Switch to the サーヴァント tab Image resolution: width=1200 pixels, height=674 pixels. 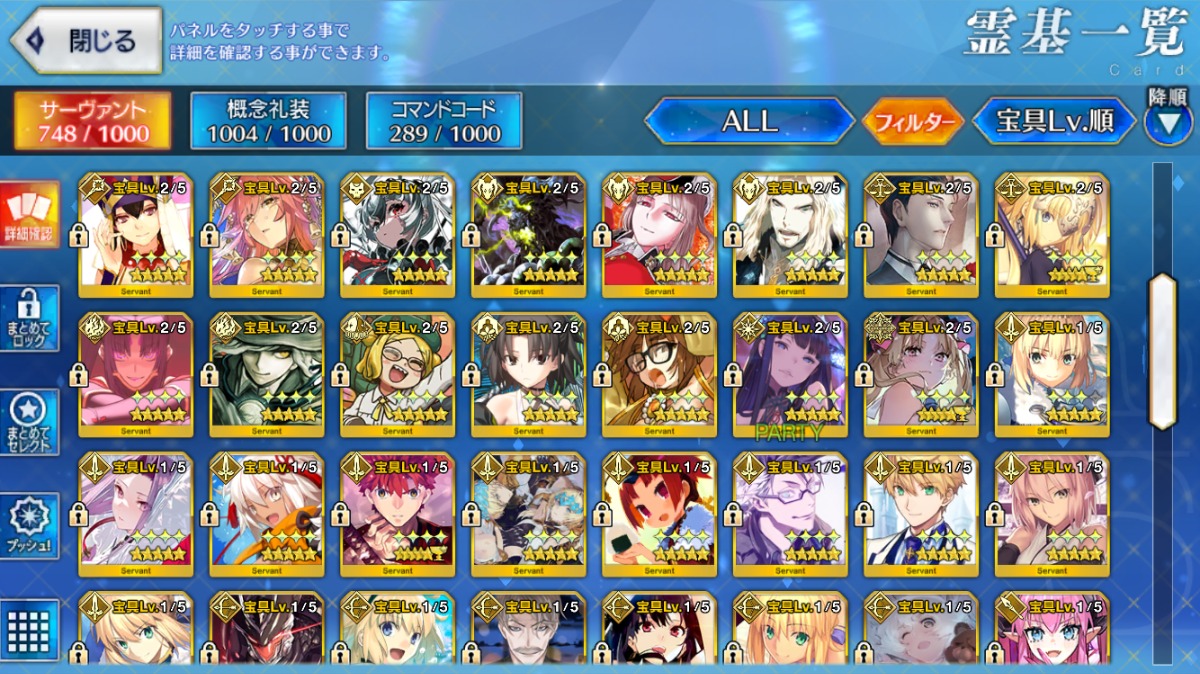tap(92, 121)
